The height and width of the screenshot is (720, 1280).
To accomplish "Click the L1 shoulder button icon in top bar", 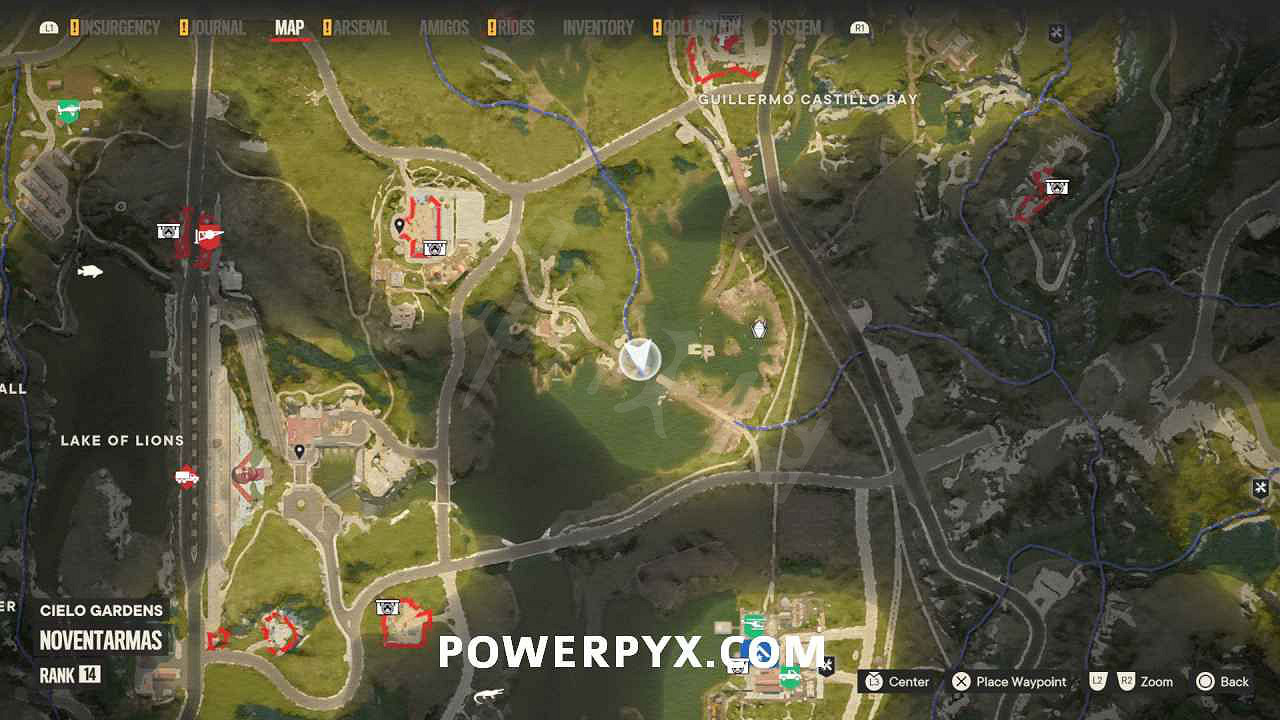I will point(48,28).
